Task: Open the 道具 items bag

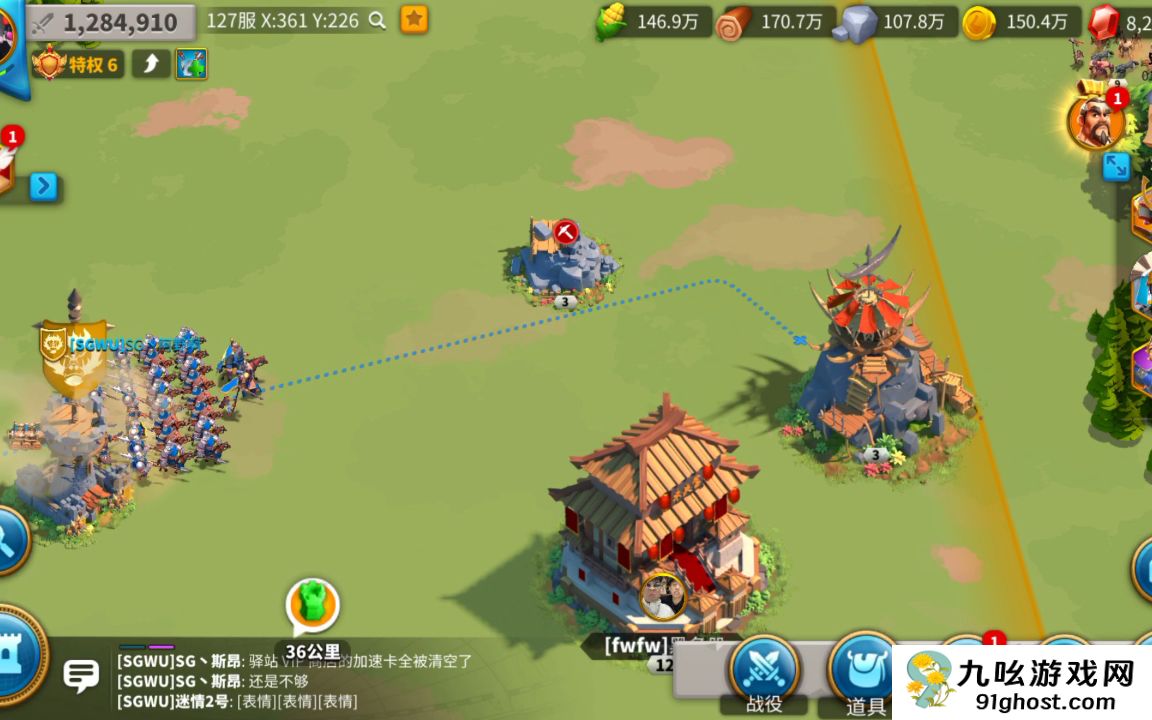Action: 864,672
